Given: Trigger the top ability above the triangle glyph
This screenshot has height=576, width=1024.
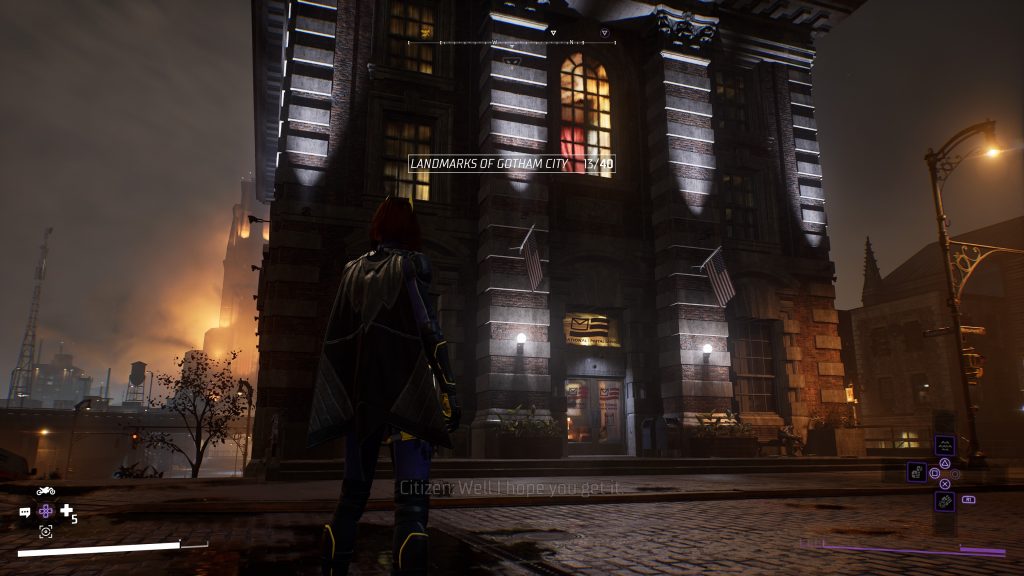Looking at the screenshot, I should tap(945, 446).
